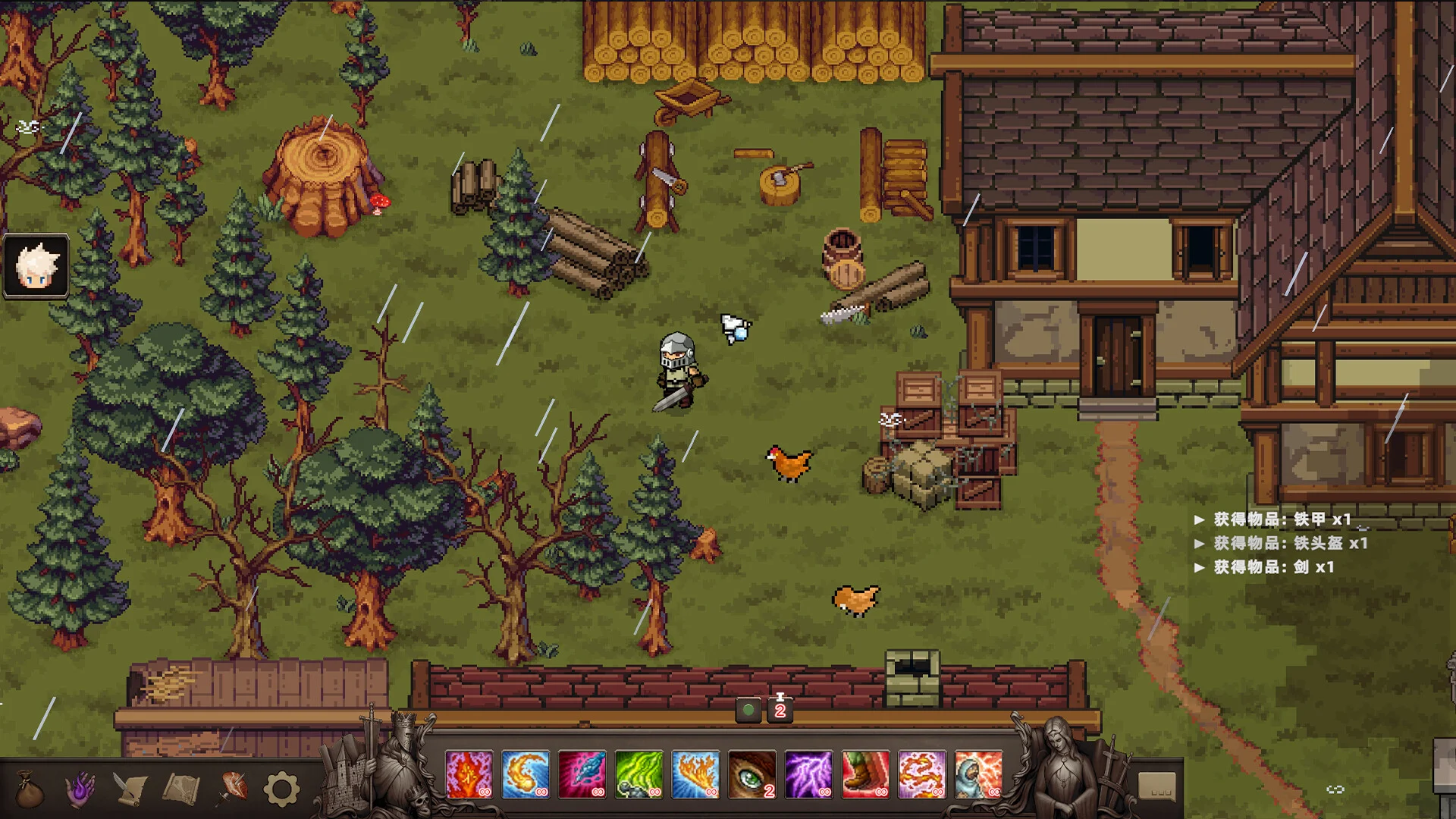
Task: Click the meat and dagger icon
Action: point(232,789)
